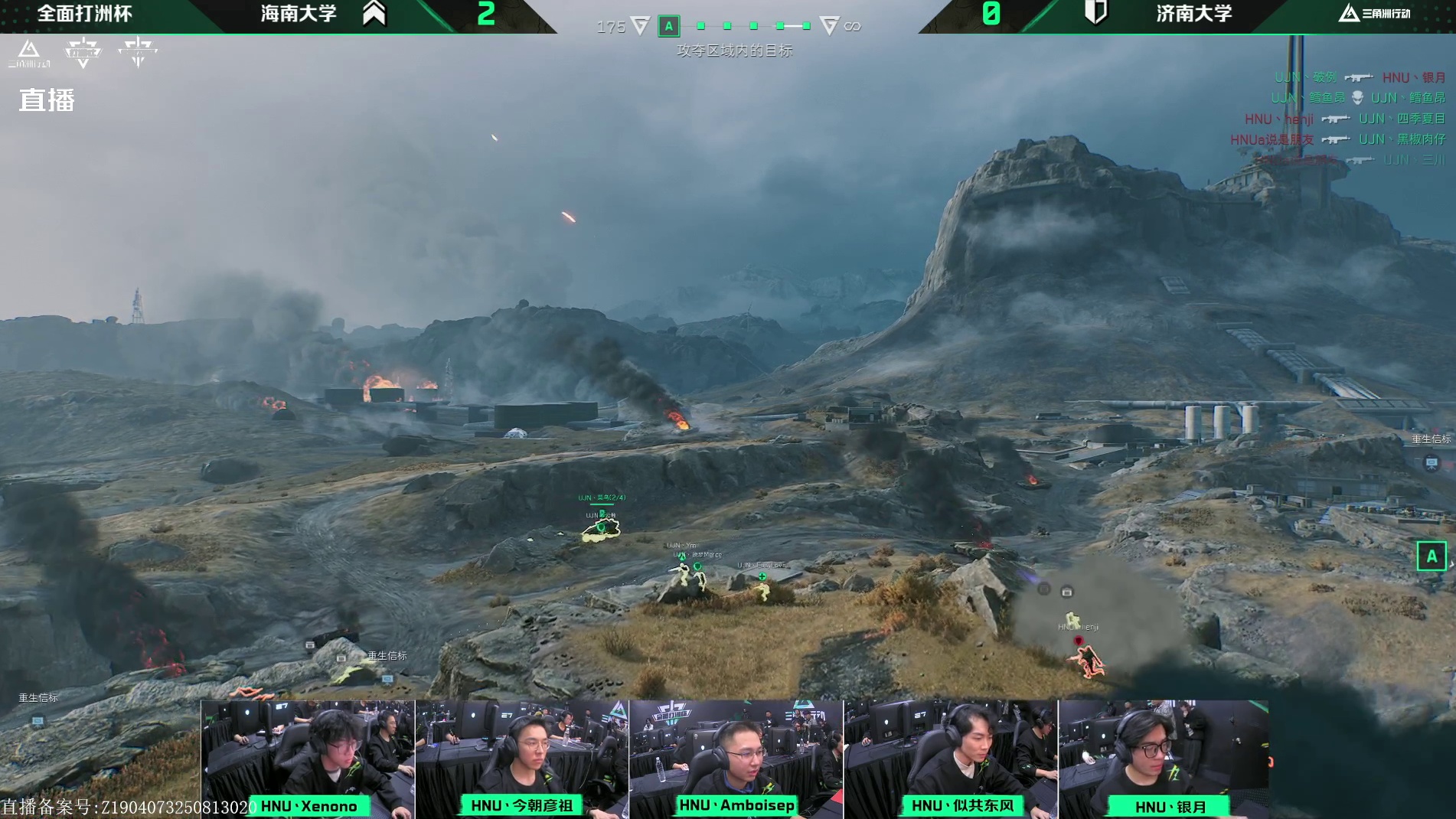Select the A objective marker at screen edge

pyautogui.click(x=1431, y=556)
